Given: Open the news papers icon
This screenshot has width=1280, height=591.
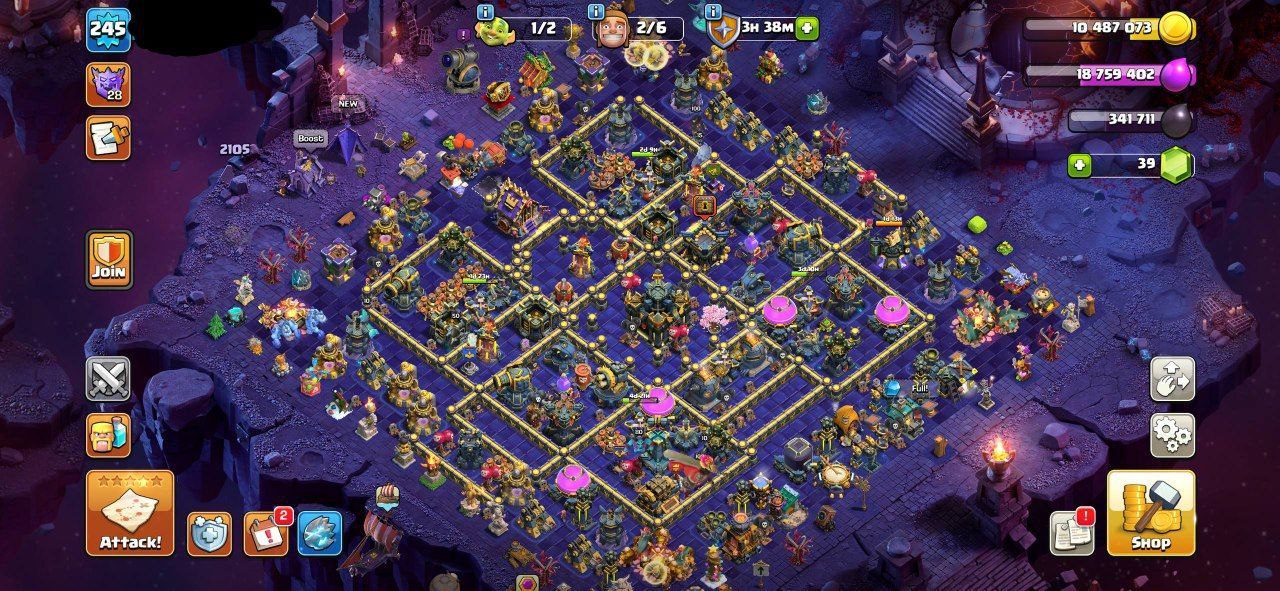Looking at the screenshot, I should point(1071,532).
